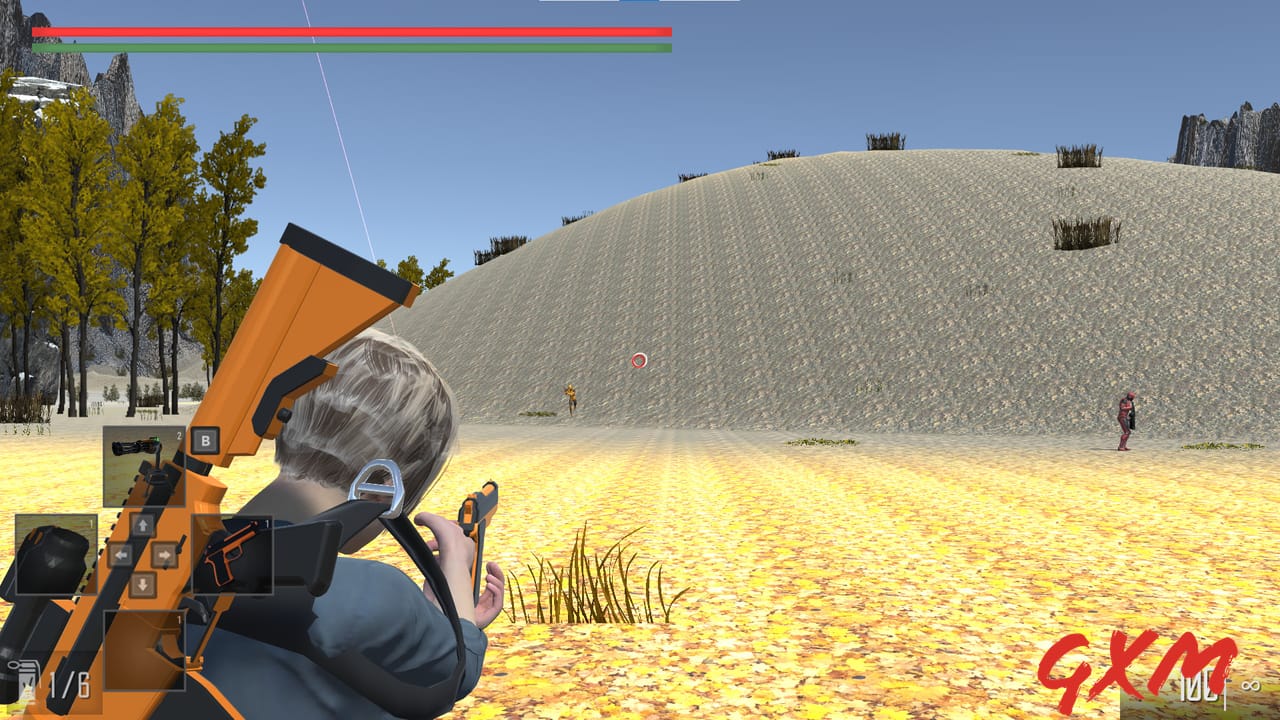
Task: Click the red enemy figure in the distance
Action: point(1124,418)
